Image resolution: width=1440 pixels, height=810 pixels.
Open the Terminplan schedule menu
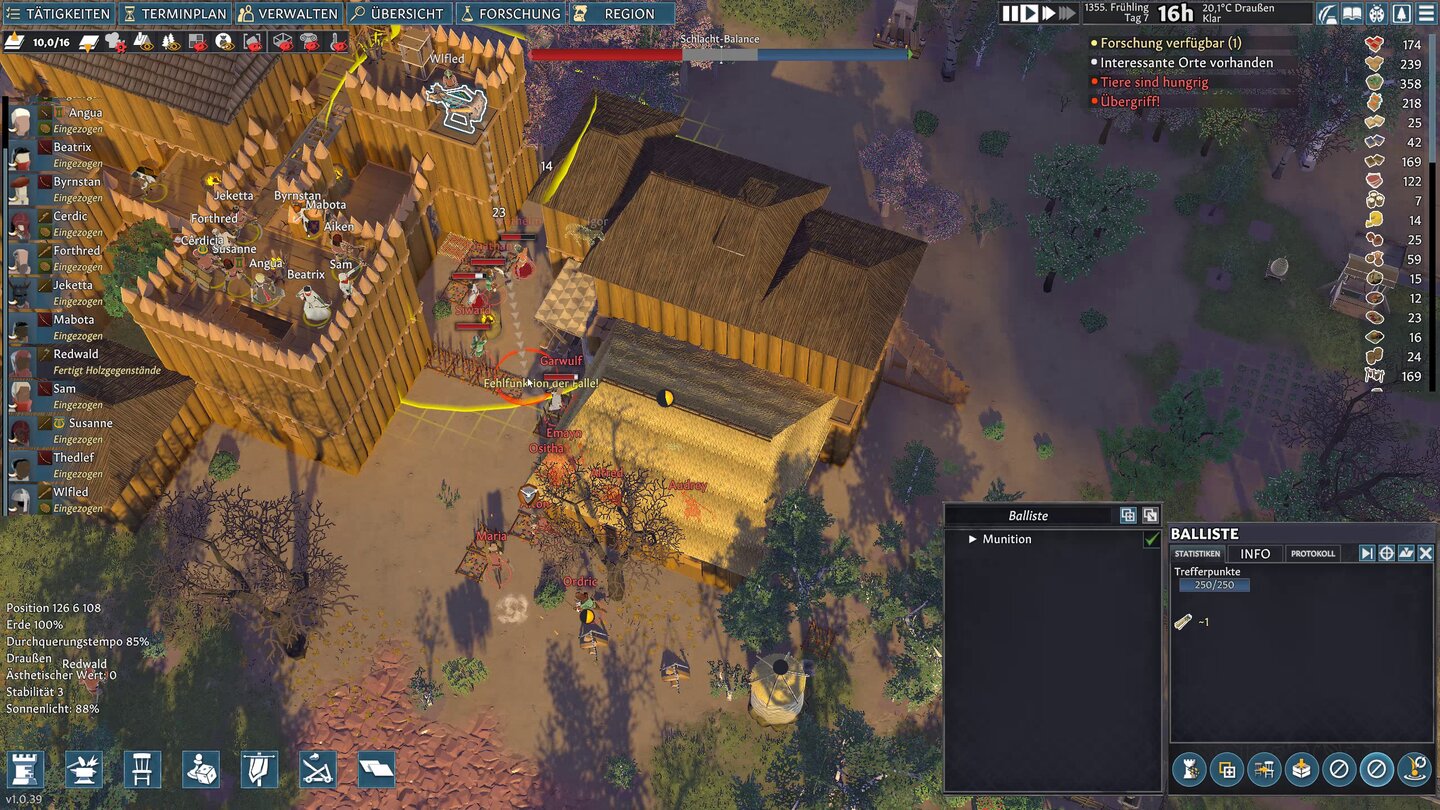[175, 14]
